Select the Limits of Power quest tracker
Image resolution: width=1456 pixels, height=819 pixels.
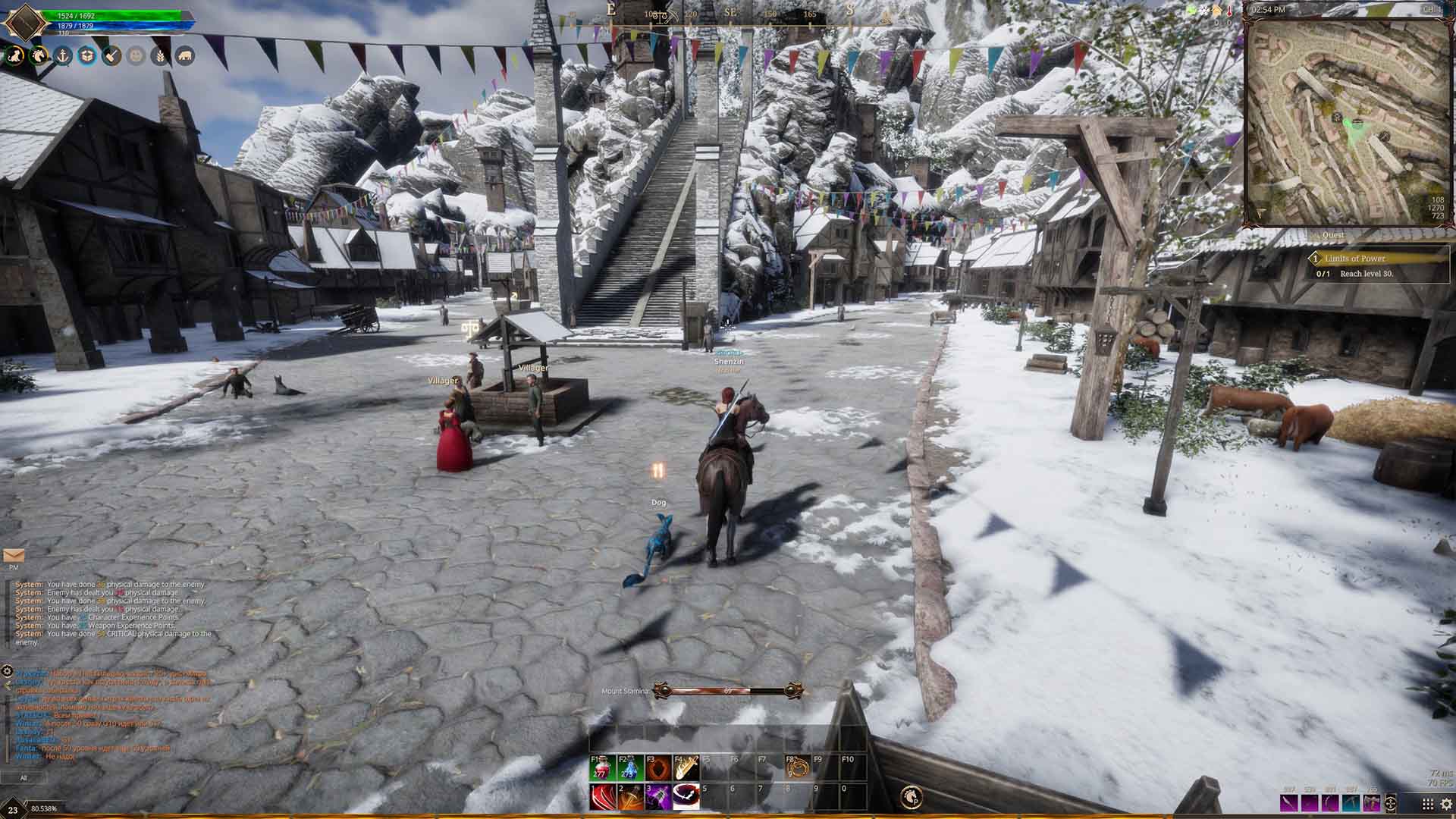point(1355,259)
